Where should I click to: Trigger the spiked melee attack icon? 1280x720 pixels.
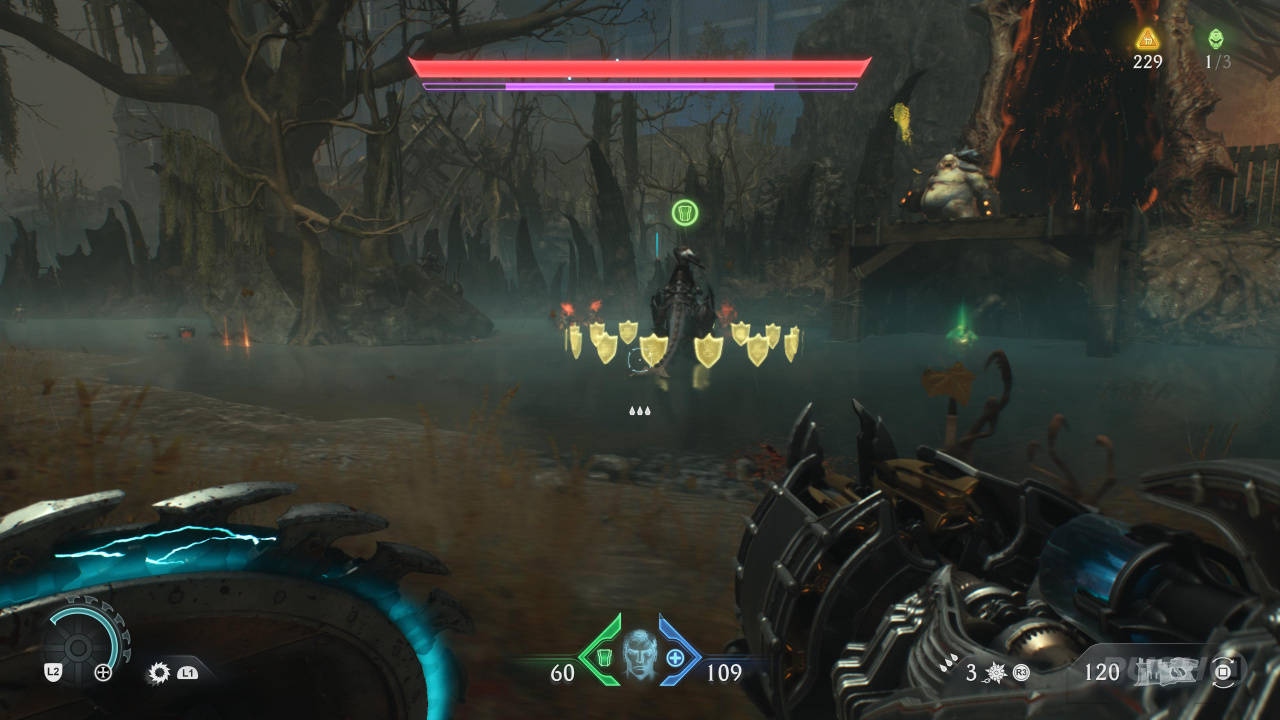158,673
